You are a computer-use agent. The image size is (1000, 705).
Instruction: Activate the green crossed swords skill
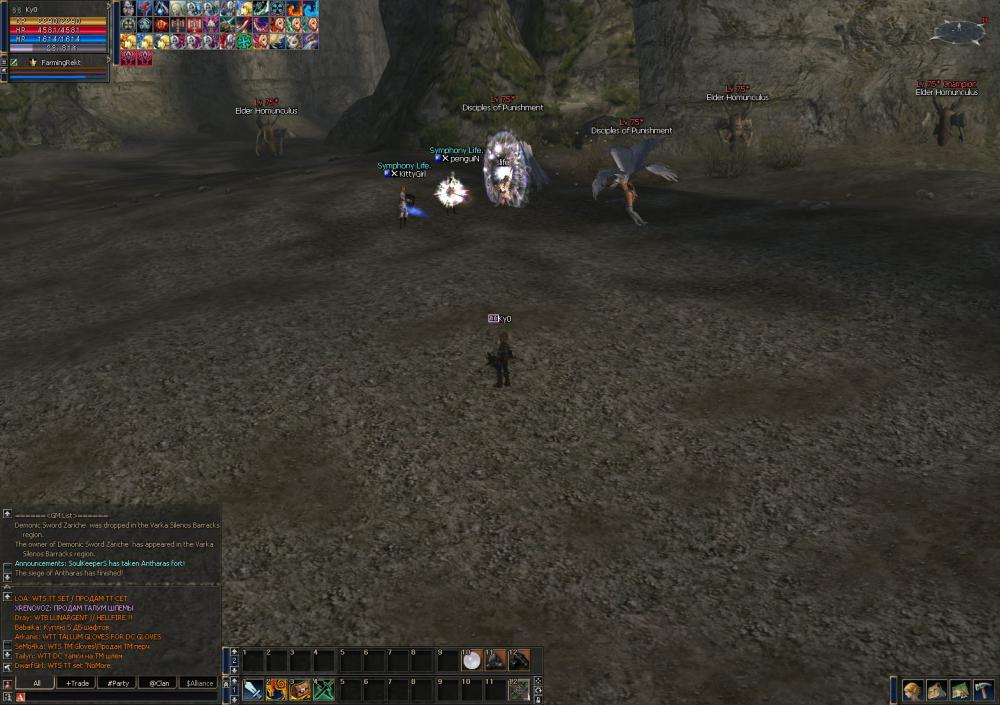coord(324,689)
